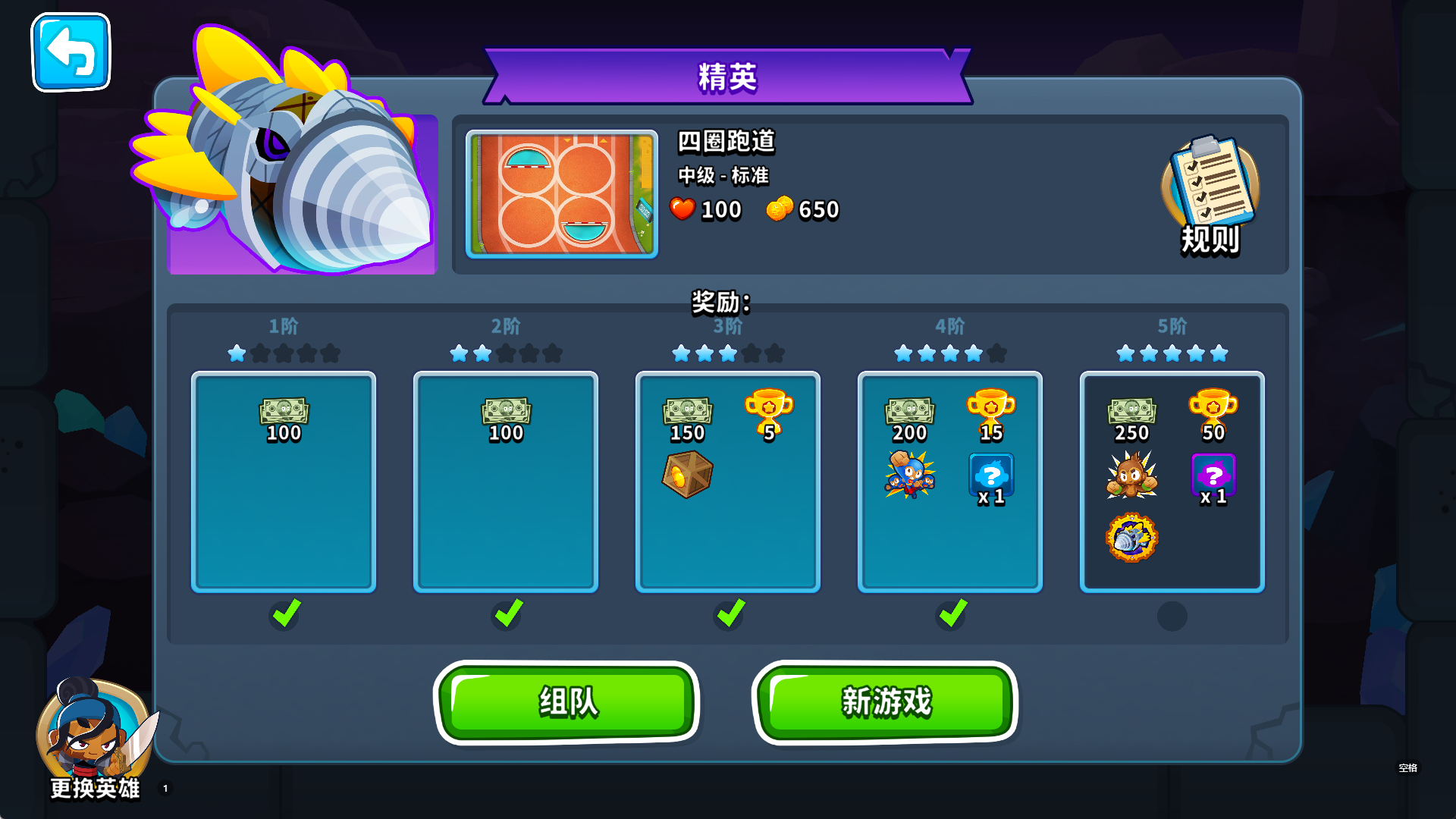
Task: Click the 四圈跑道 map thumbnail
Action: [562, 195]
